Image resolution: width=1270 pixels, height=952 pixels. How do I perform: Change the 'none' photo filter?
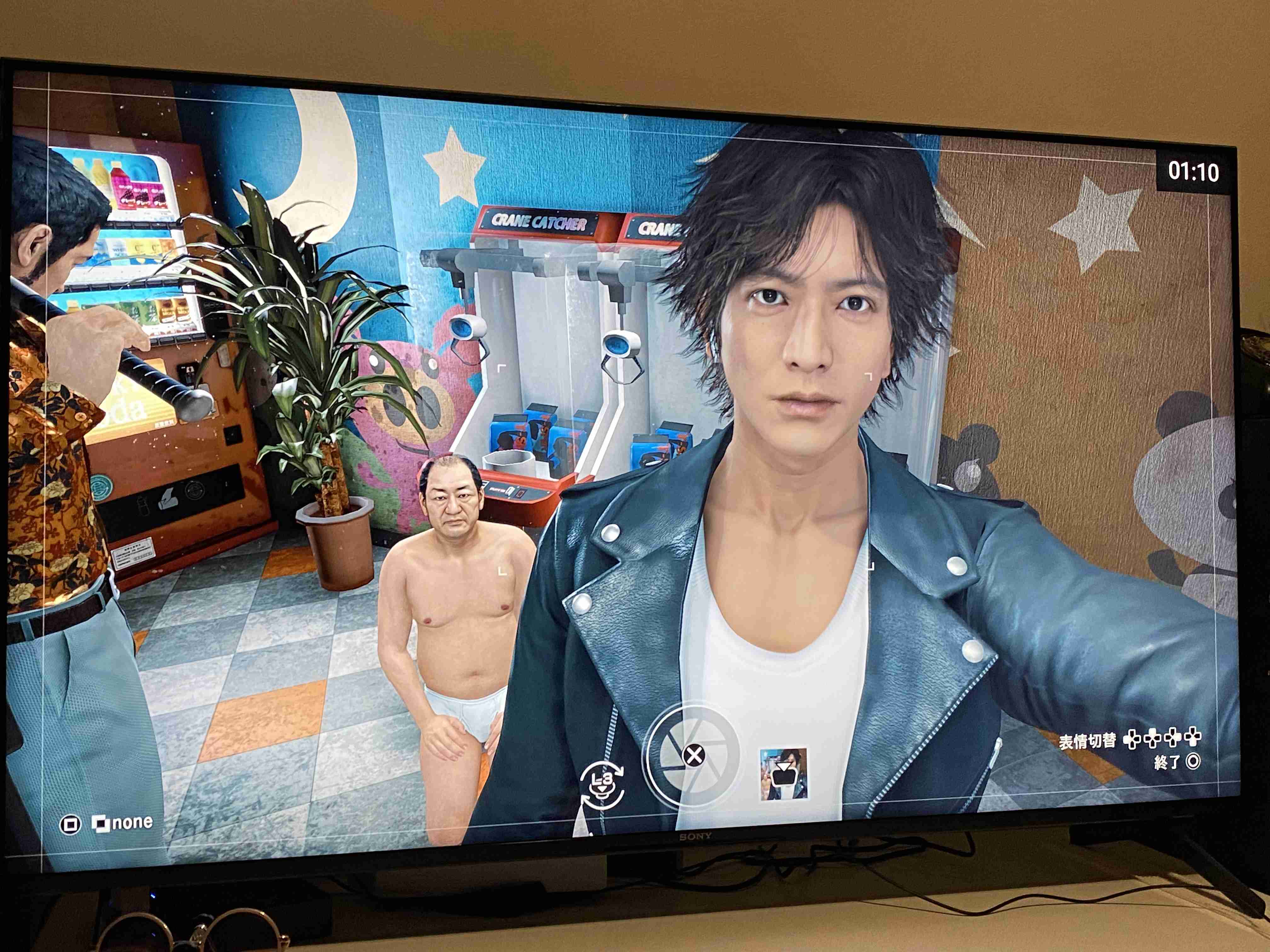point(122,823)
